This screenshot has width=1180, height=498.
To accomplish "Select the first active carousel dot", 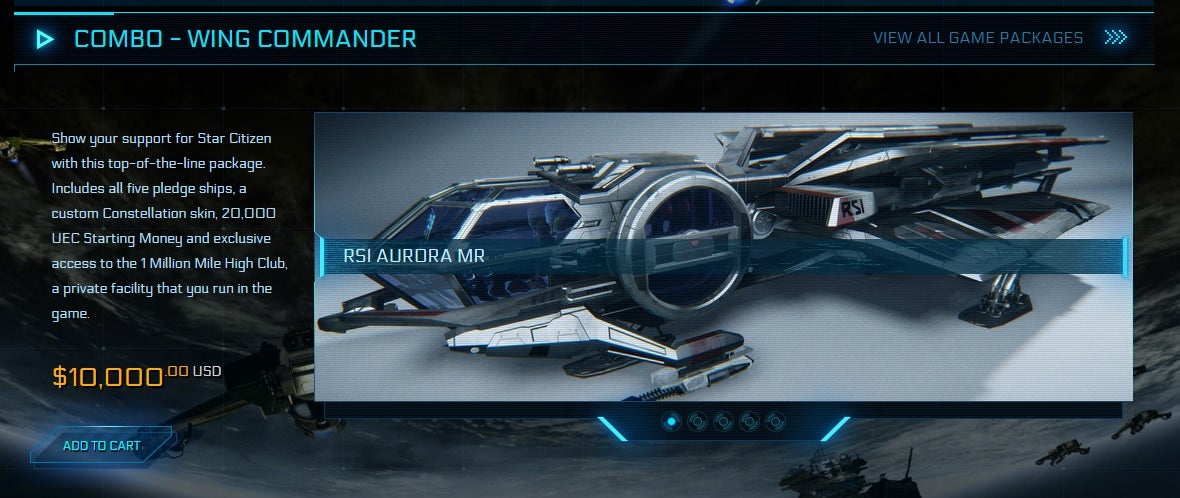I will click(x=671, y=422).
